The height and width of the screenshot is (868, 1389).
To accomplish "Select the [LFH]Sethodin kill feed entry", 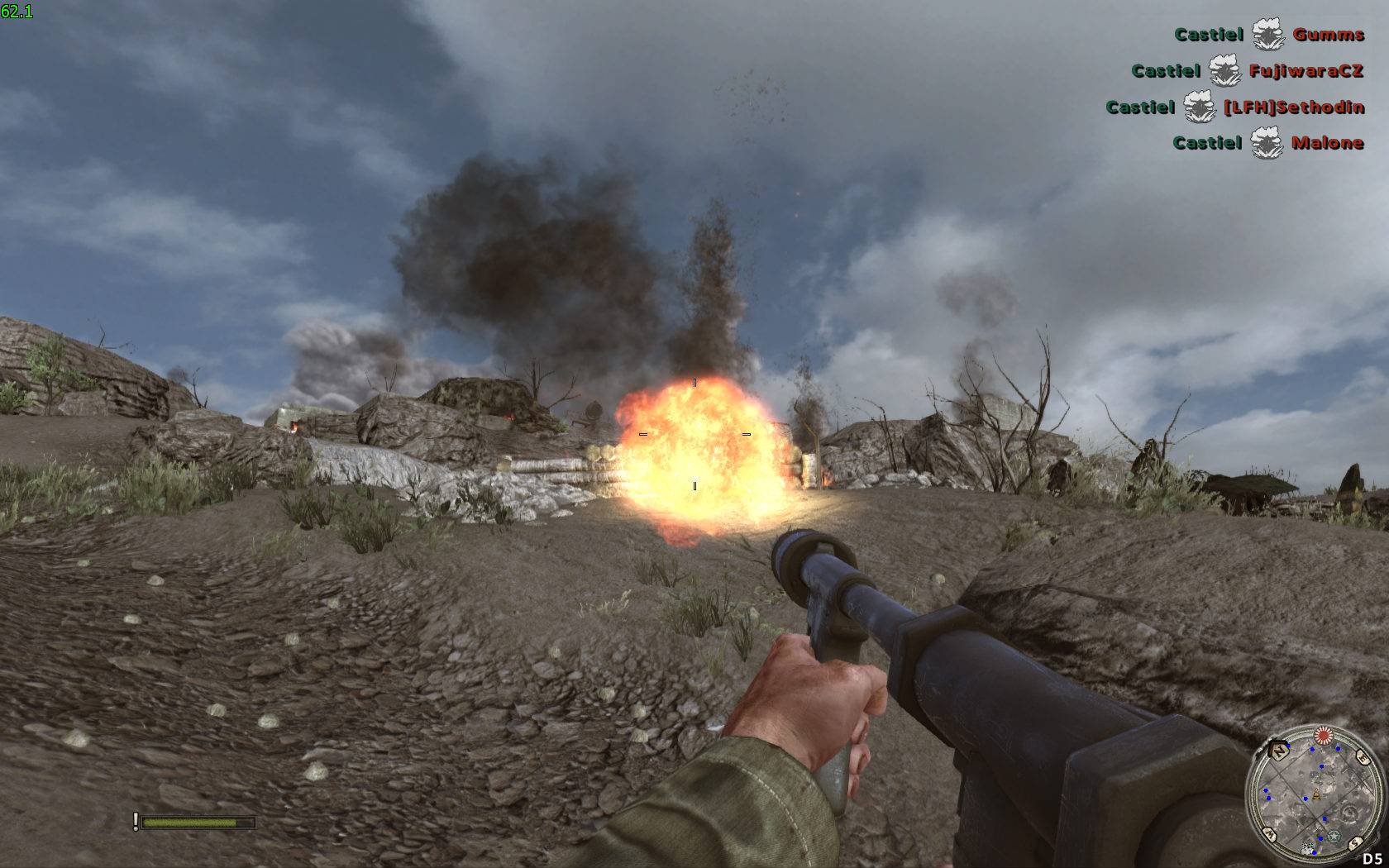I will point(1293,107).
